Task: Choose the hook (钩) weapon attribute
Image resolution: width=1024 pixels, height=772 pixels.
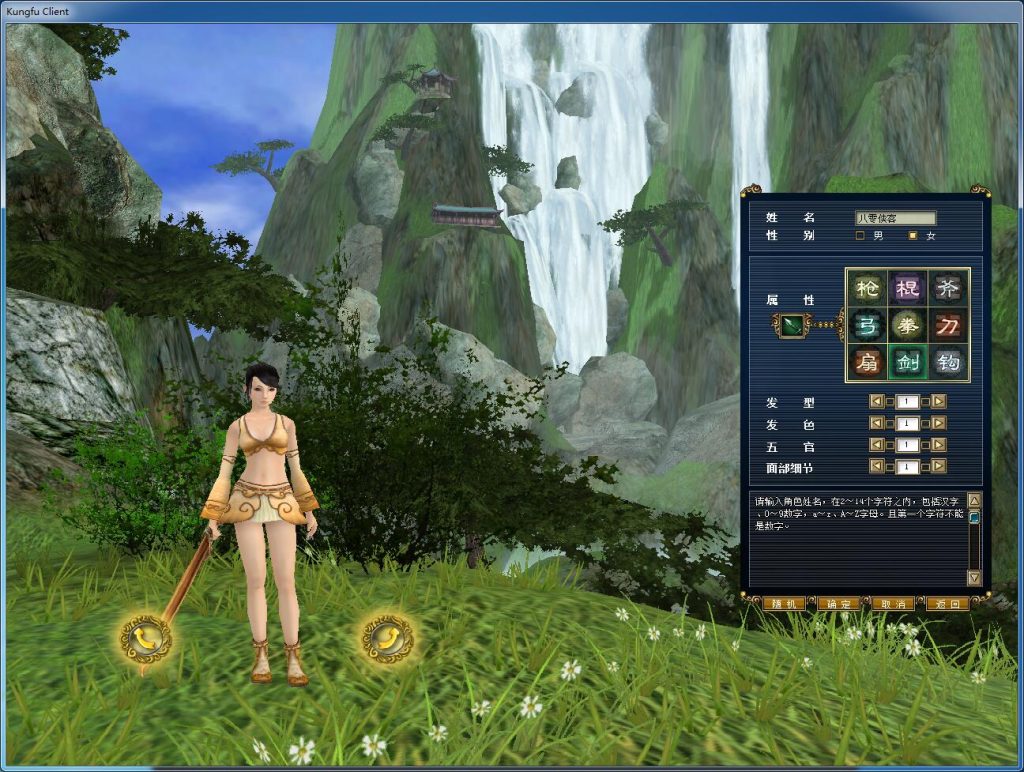Action: click(949, 361)
